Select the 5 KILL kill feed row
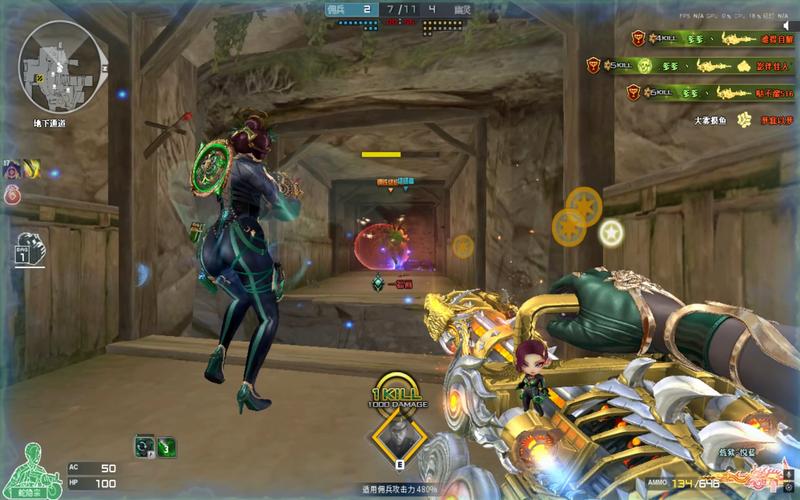 click(x=690, y=66)
